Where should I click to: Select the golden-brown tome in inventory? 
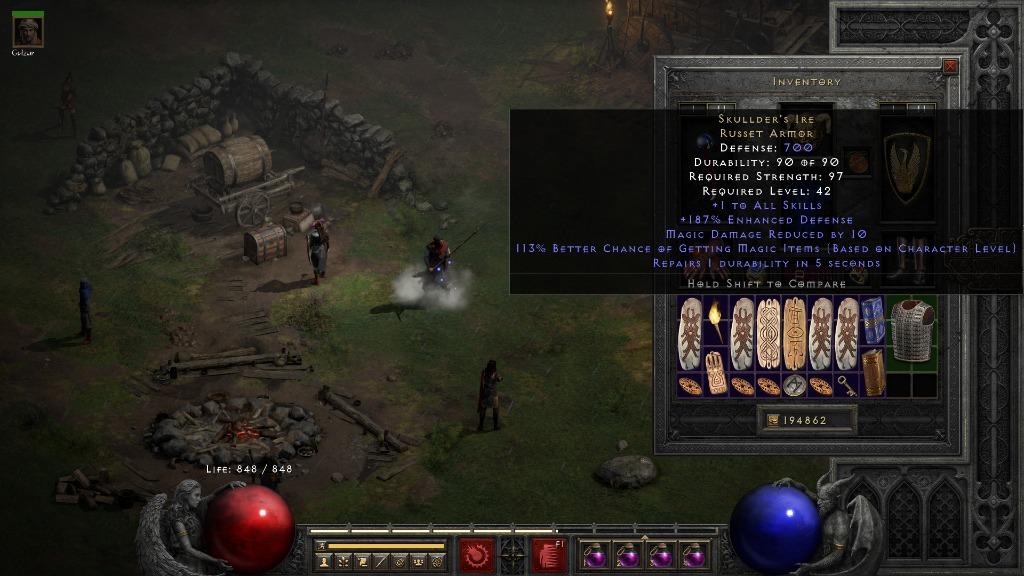point(873,371)
